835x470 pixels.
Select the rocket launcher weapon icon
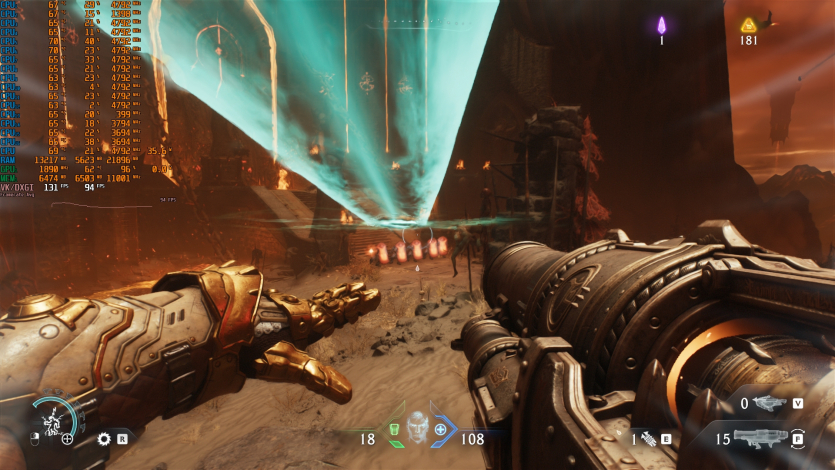760,437
